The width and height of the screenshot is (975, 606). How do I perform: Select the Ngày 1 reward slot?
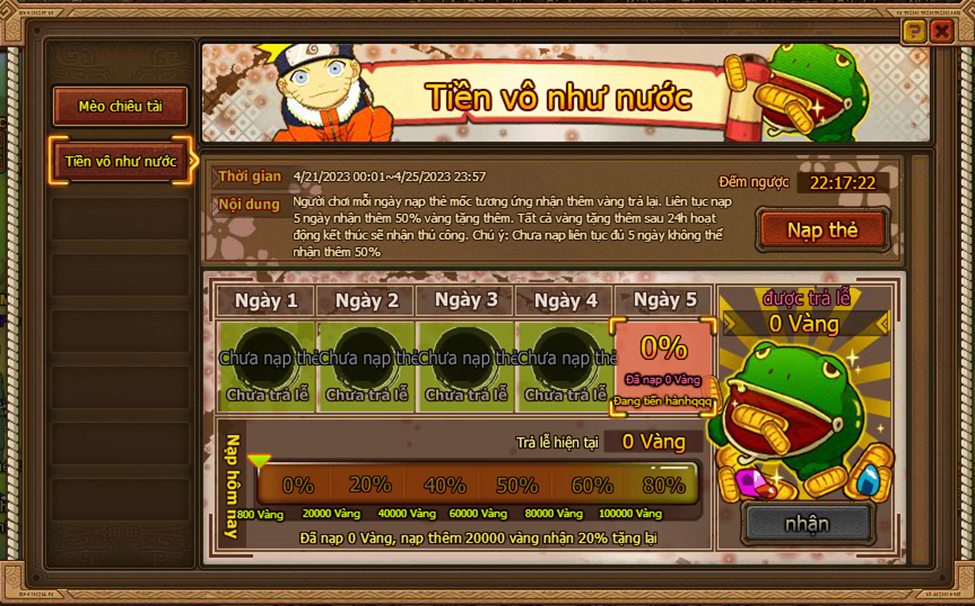(x=267, y=365)
